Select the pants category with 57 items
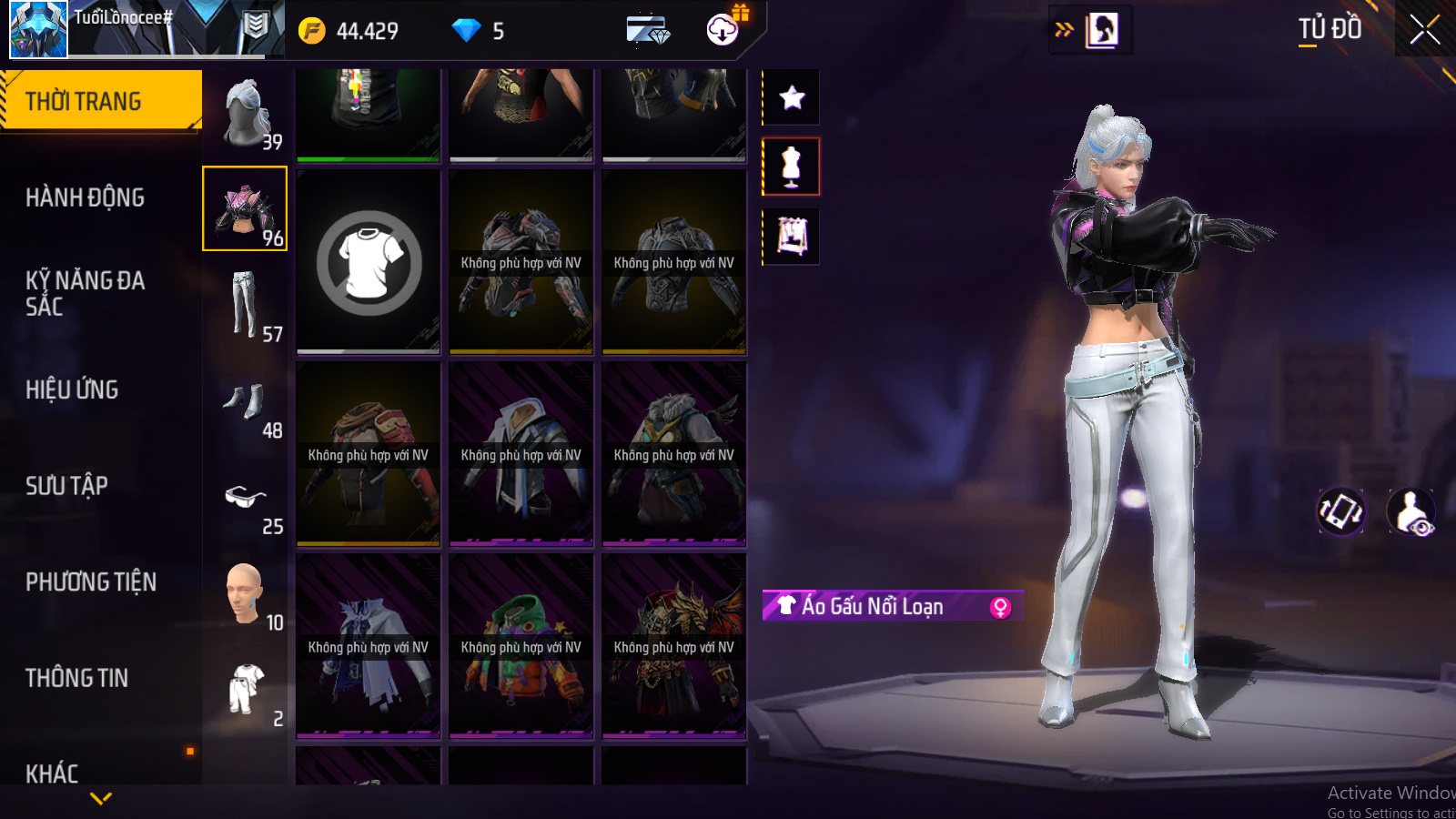1456x819 pixels. [246, 305]
